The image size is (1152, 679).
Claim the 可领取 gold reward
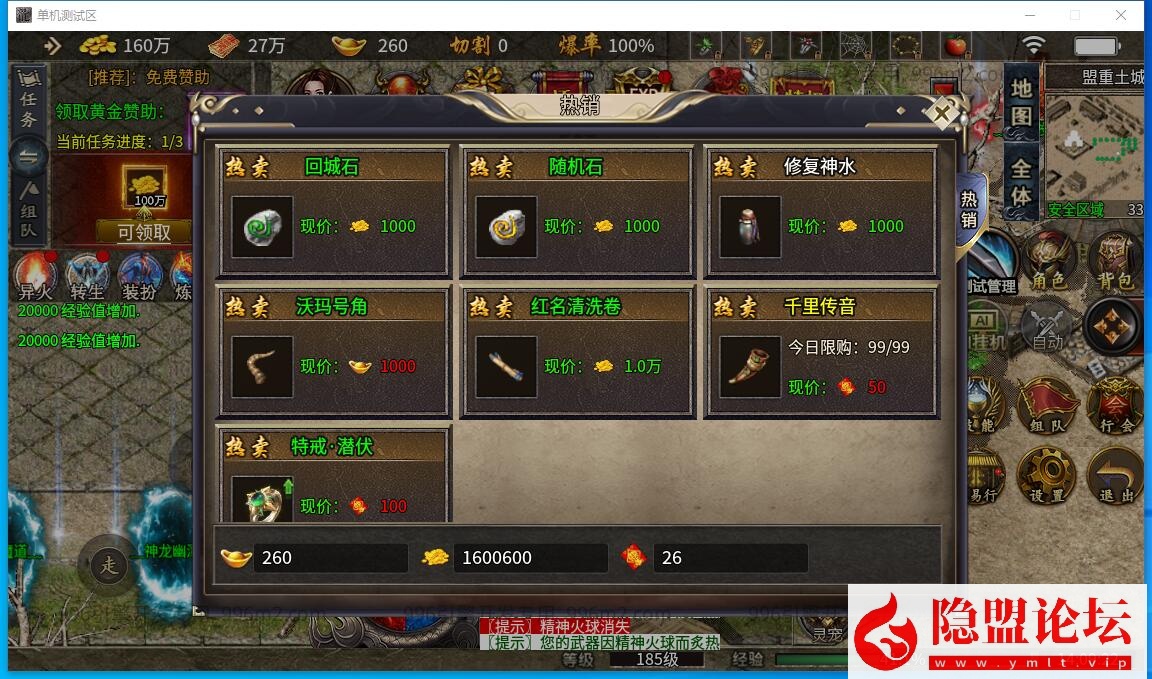point(144,232)
